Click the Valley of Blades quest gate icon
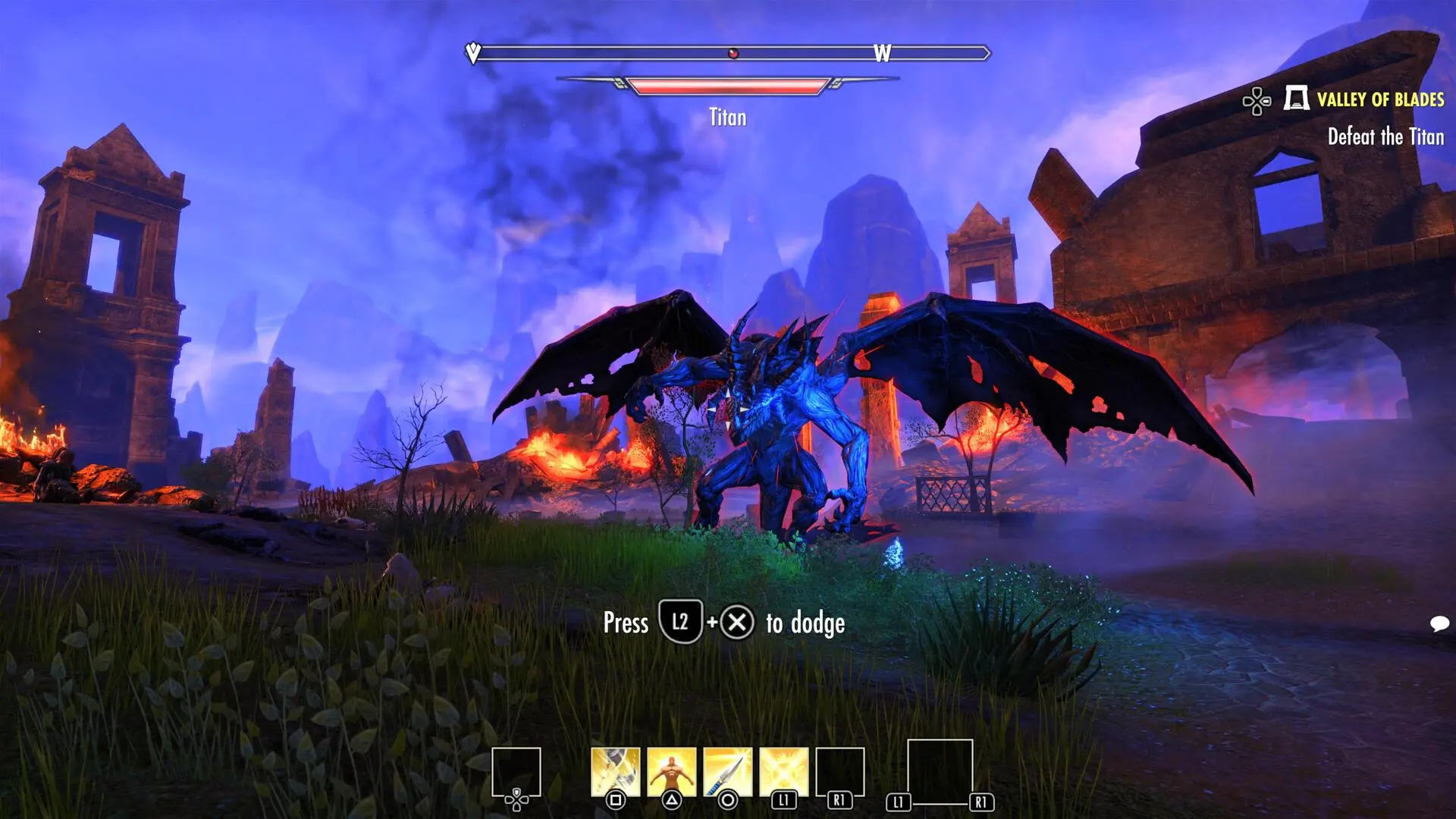Screen dimensions: 1456x819 click(x=1297, y=99)
